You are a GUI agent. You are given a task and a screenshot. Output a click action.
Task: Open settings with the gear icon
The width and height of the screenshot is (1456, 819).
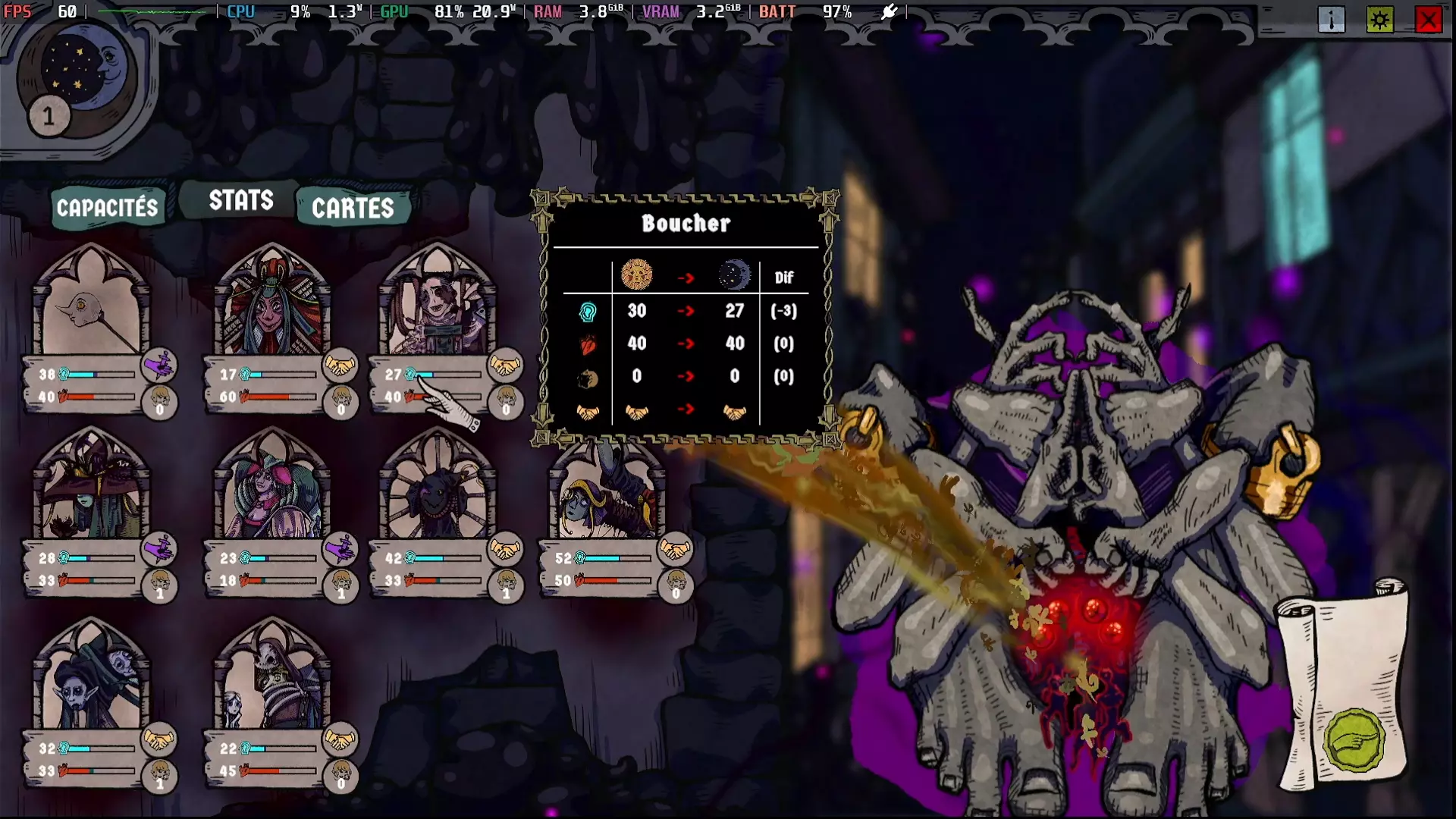coord(1380,20)
